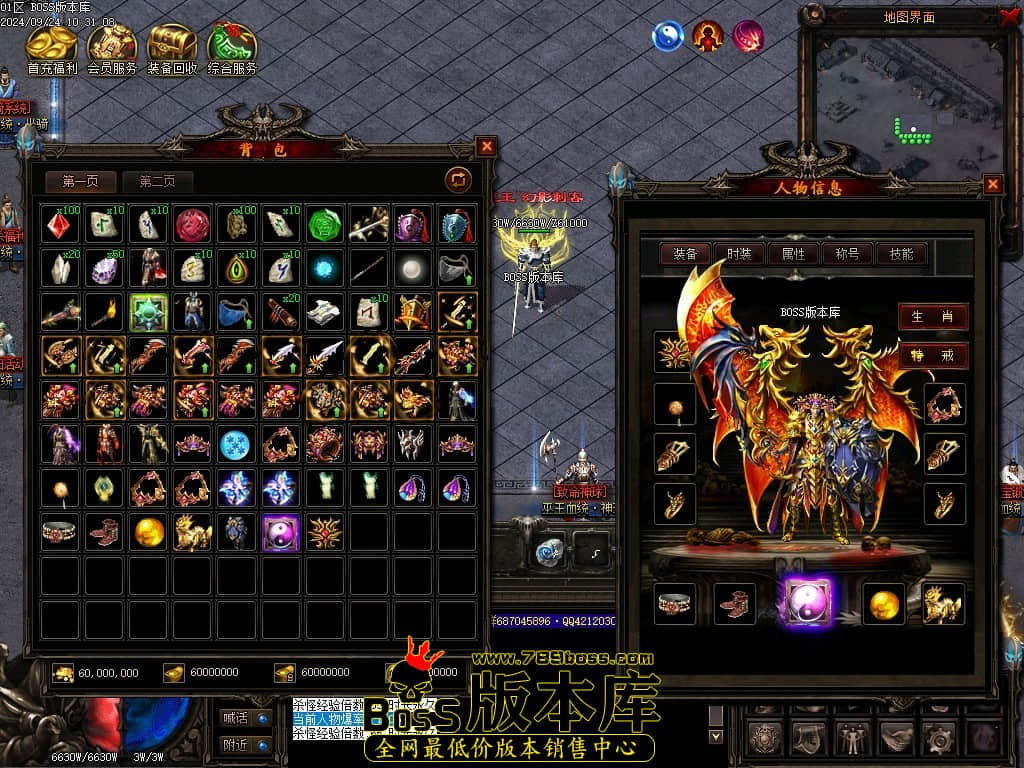
Task: Open the 综合服务 general services icon
Action: point(232,46)
